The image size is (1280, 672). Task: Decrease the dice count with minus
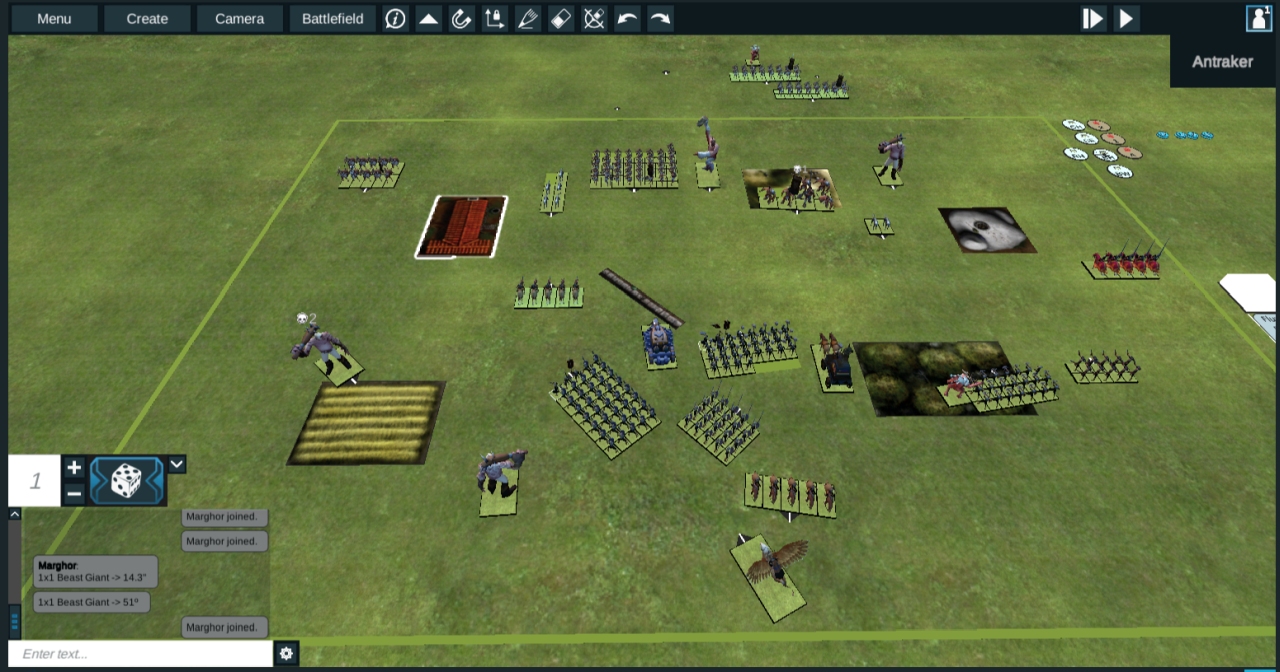coord(74,493)
